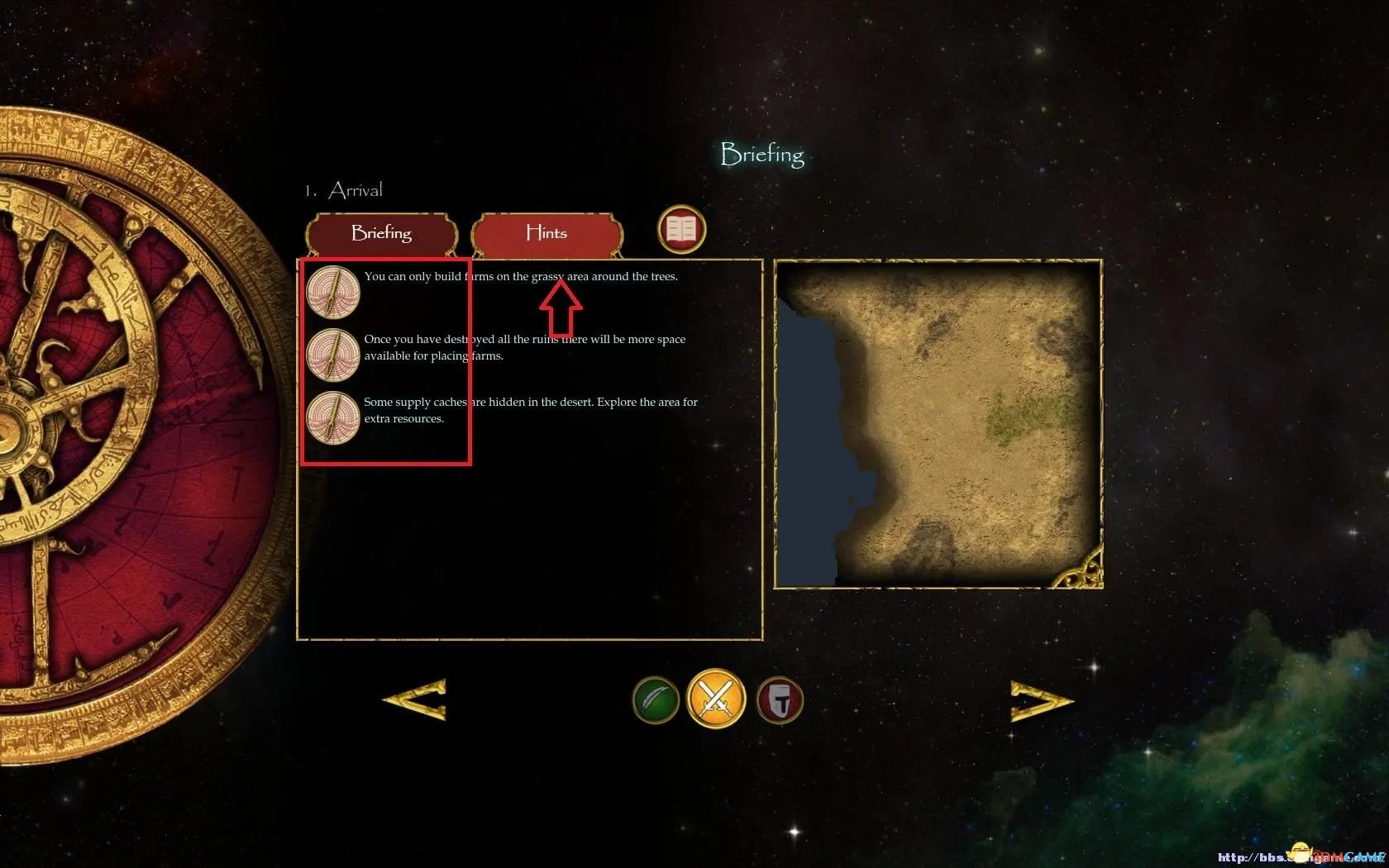1389x868 pixels.
Task: Click the open book icon
Action: click(x=681, y=229)
